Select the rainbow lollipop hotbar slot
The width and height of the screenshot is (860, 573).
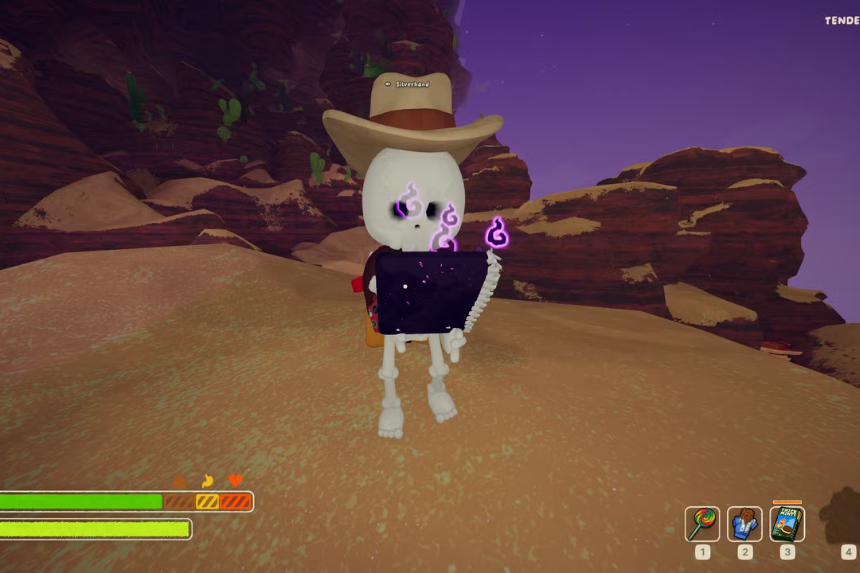(x=702, y=523)
